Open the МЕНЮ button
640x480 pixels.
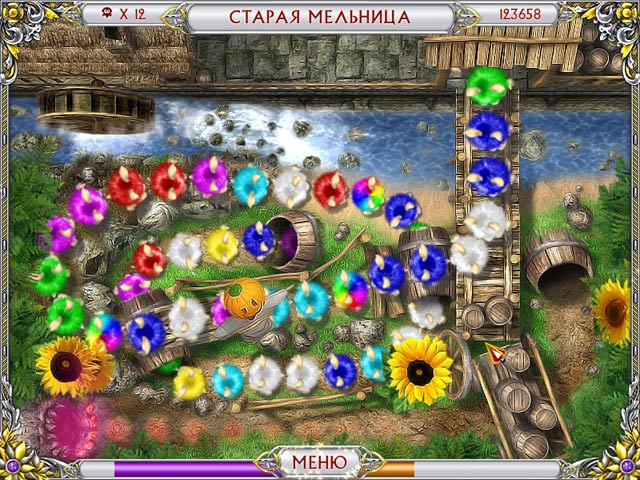click(x=319, y=462)
